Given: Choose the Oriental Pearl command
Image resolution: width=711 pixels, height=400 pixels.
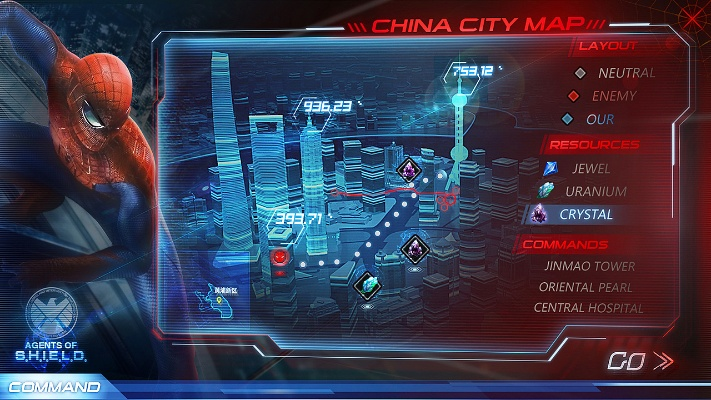Looking at the screenshot, I should pos(585,287).
